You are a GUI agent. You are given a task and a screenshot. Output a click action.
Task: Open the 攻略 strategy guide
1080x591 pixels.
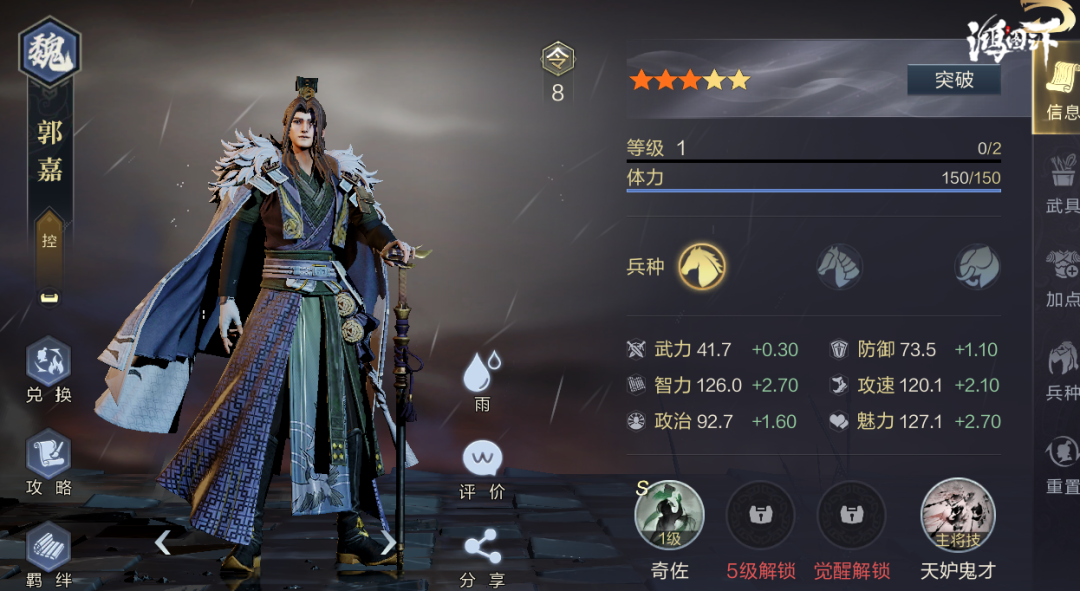(x=49, y=464)
